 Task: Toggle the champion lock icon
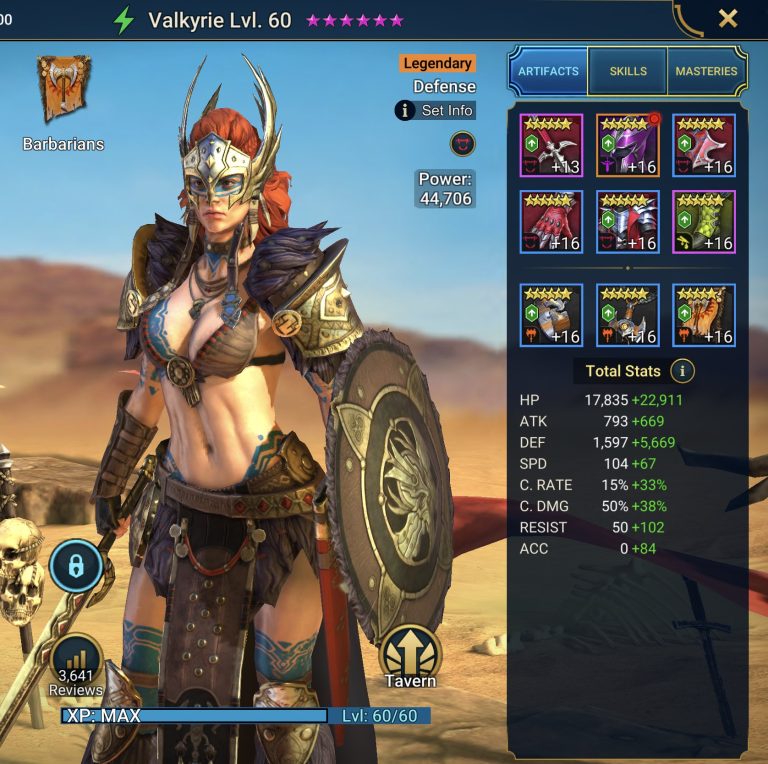75,566
